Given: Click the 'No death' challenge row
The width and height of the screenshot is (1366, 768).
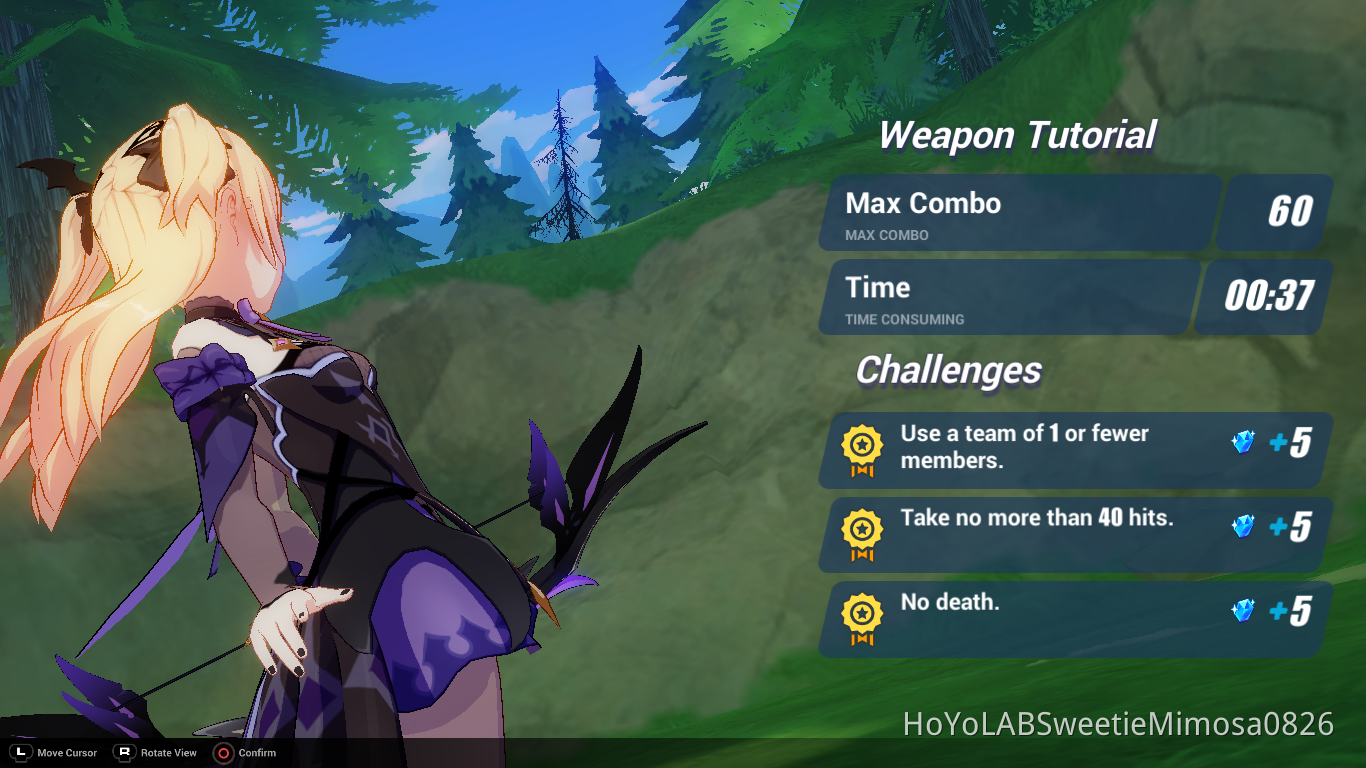Looking at the screenshot, I should click(1070, 618).
